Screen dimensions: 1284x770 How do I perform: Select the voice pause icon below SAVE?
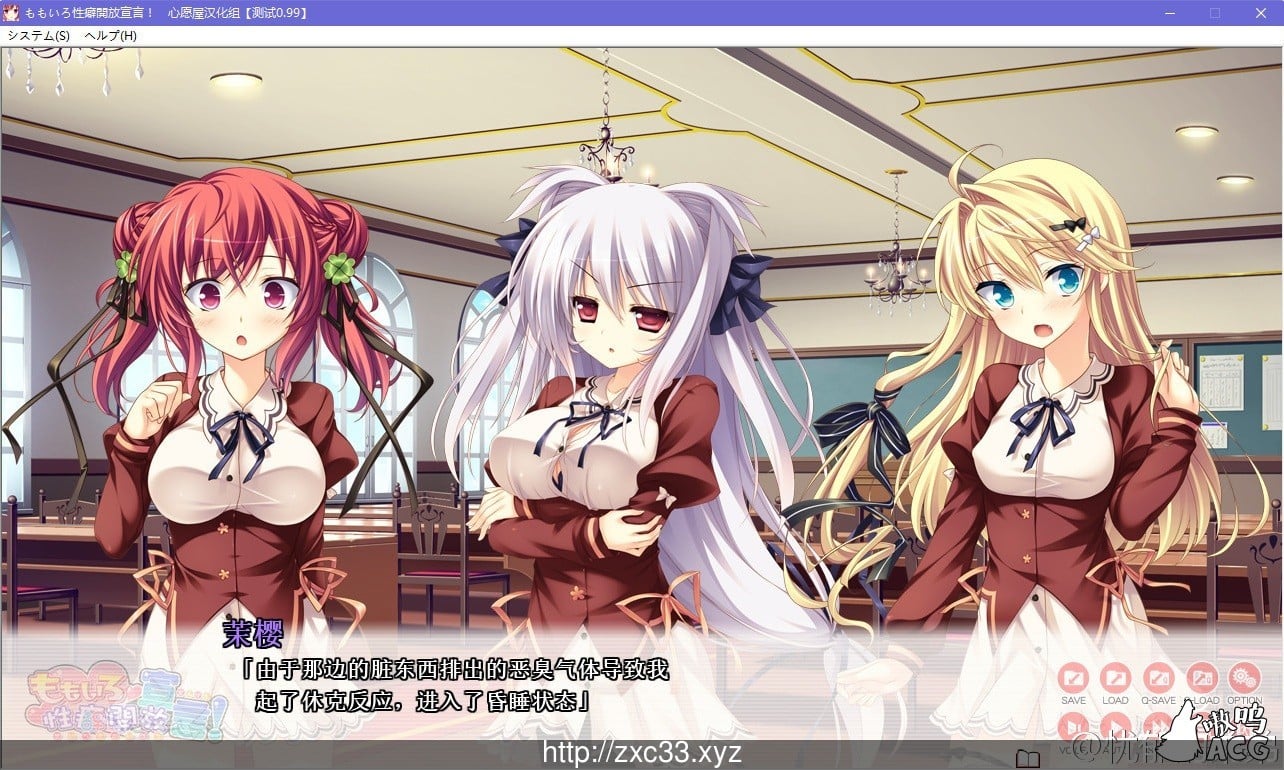pos(1073,724)
